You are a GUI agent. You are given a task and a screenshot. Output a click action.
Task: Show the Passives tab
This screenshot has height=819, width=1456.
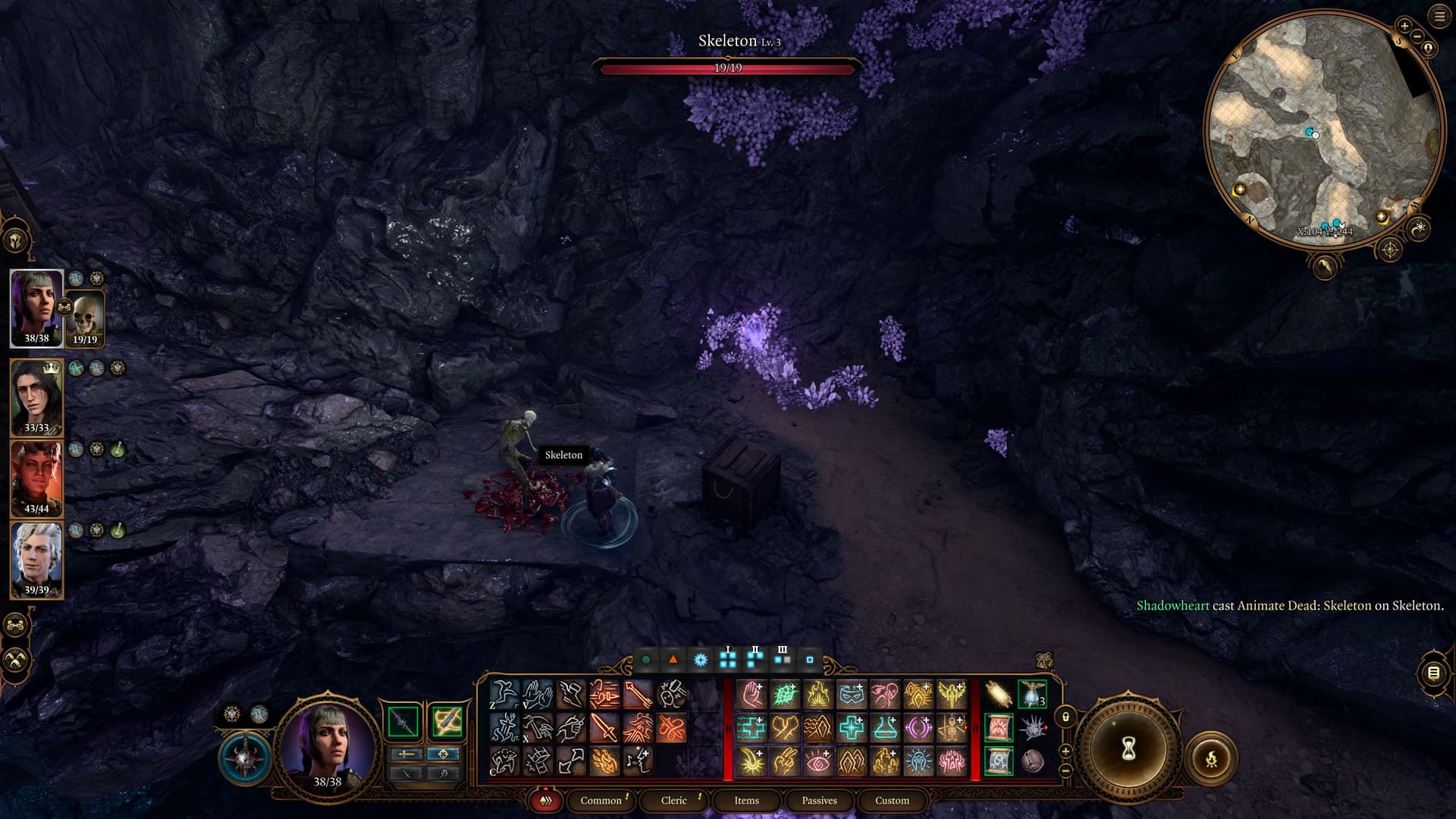[x=819, y=800]
